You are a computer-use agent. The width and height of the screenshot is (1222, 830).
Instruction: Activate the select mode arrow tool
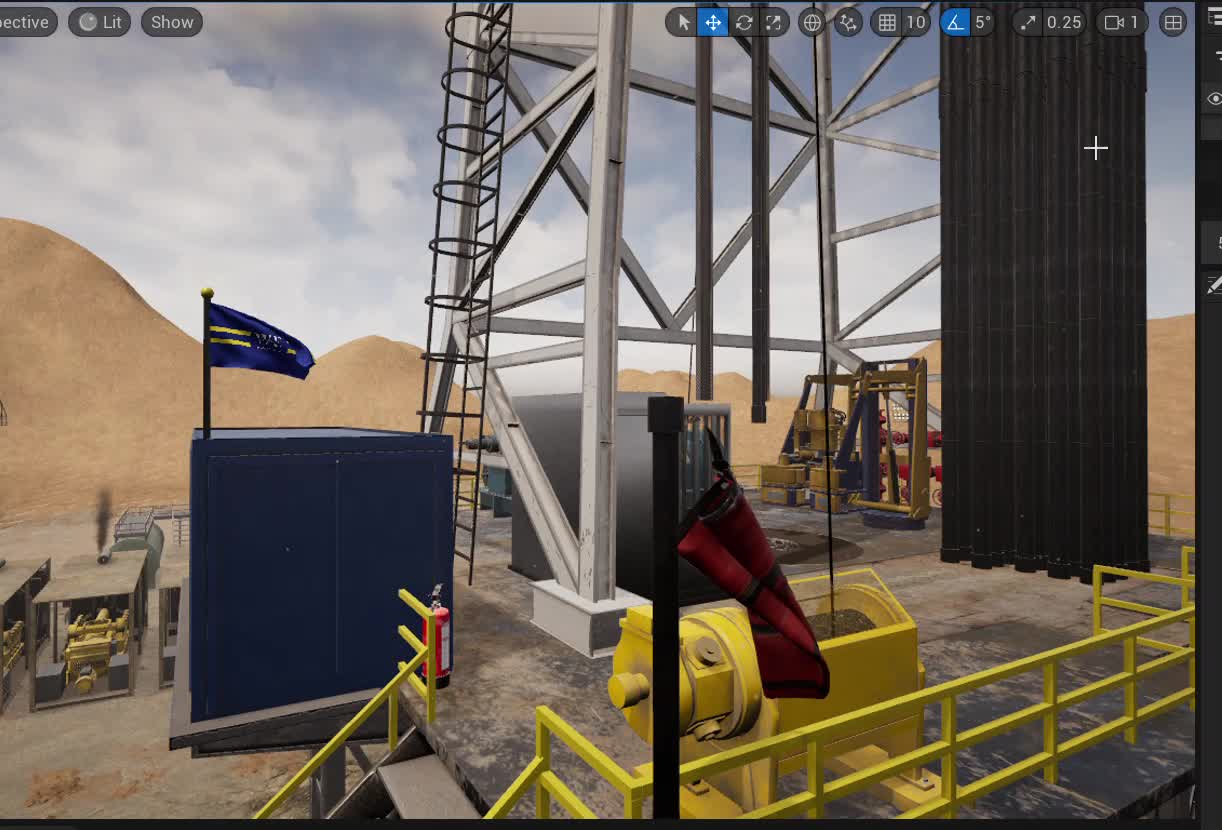(x=684, y=22)
